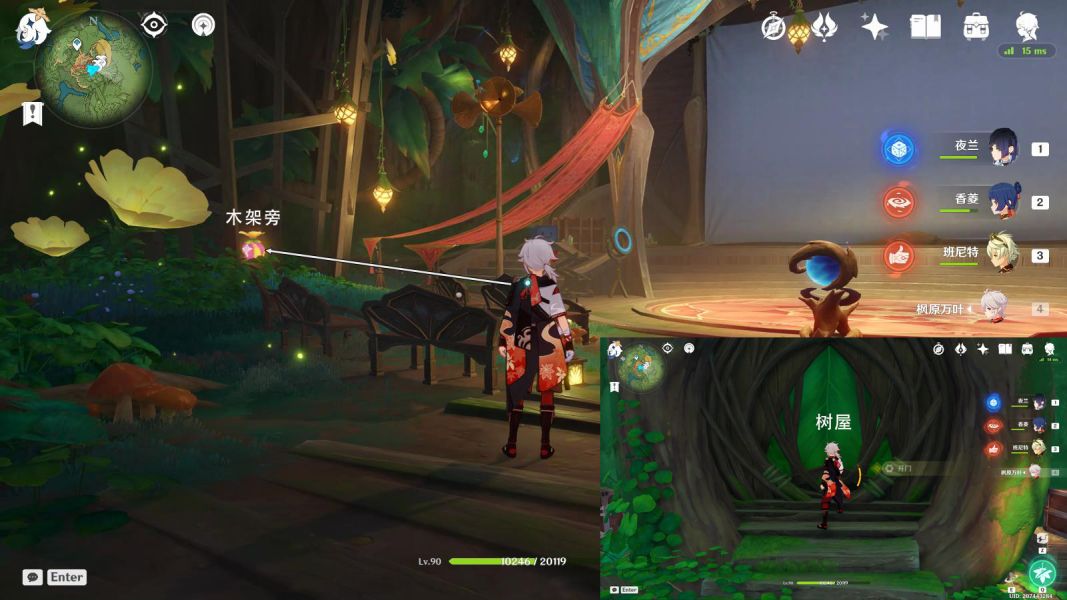The height and width of the screenshot is (600, 1067).
Task: Open the large winged battle pass icon
Action: (x=825, y=27)
